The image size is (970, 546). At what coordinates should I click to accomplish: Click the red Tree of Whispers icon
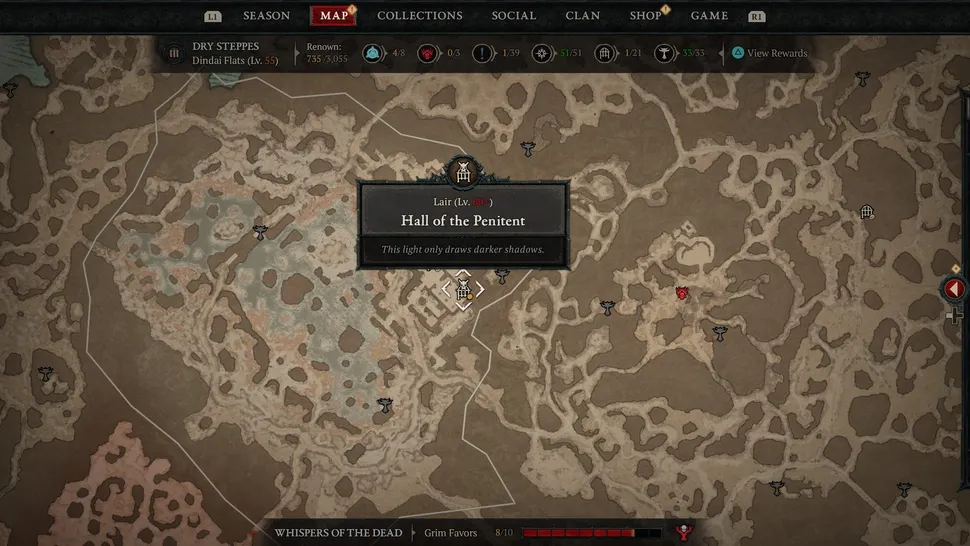point(686,533)
